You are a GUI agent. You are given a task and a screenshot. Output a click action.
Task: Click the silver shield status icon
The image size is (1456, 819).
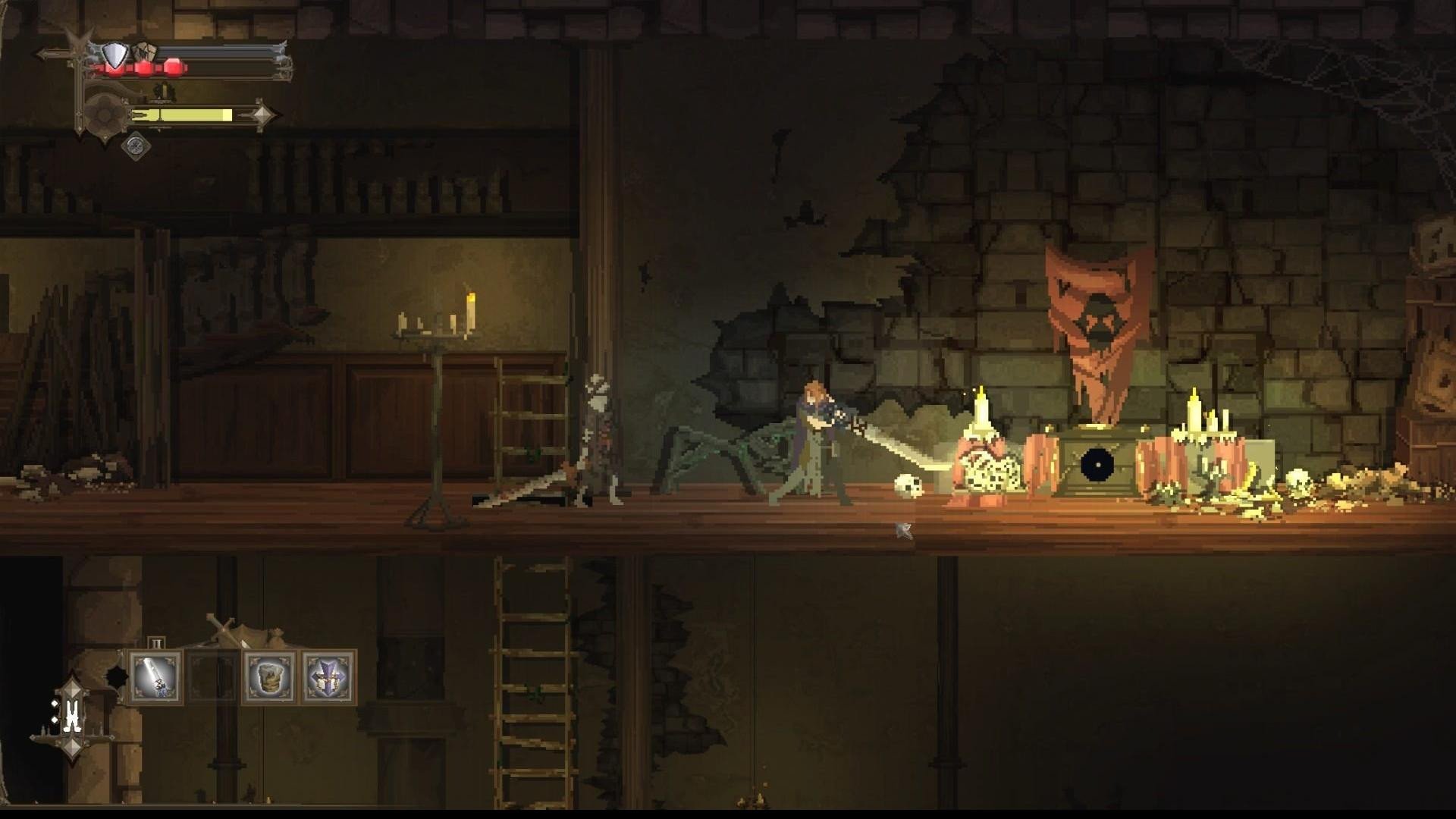pos(115,55)
